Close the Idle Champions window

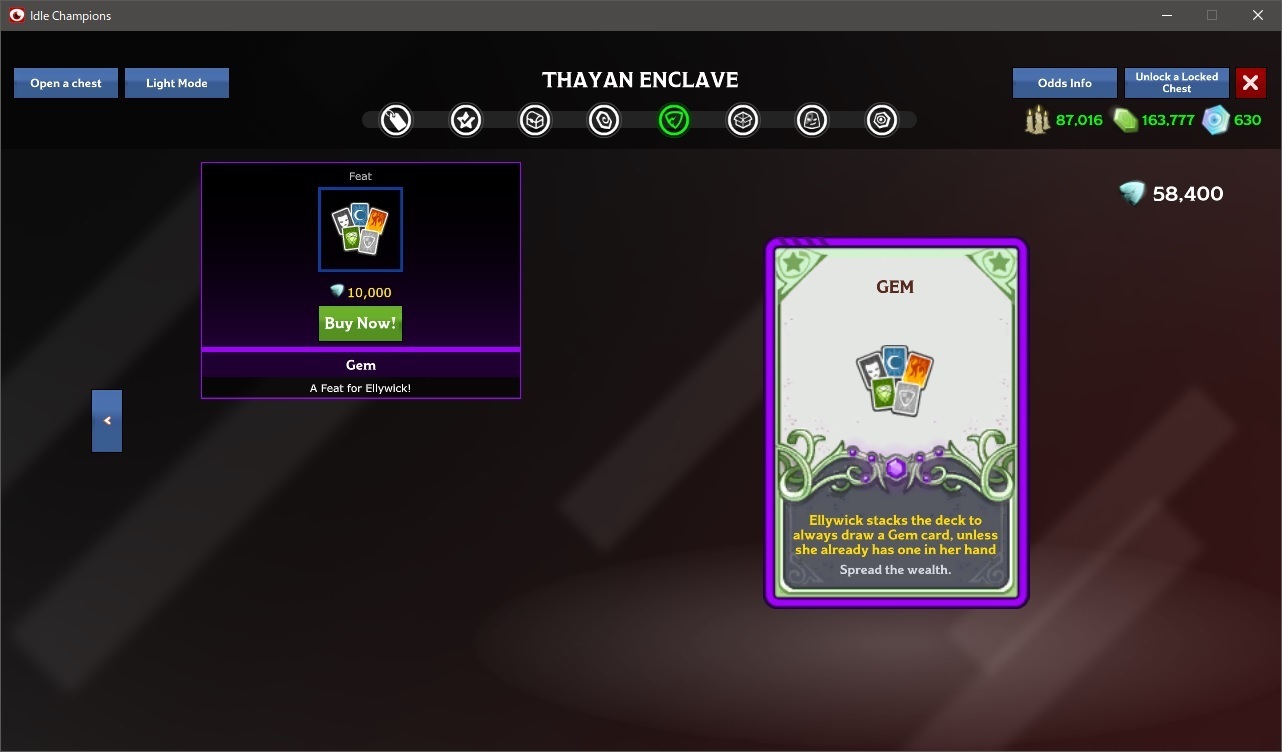pos(1258,15)
